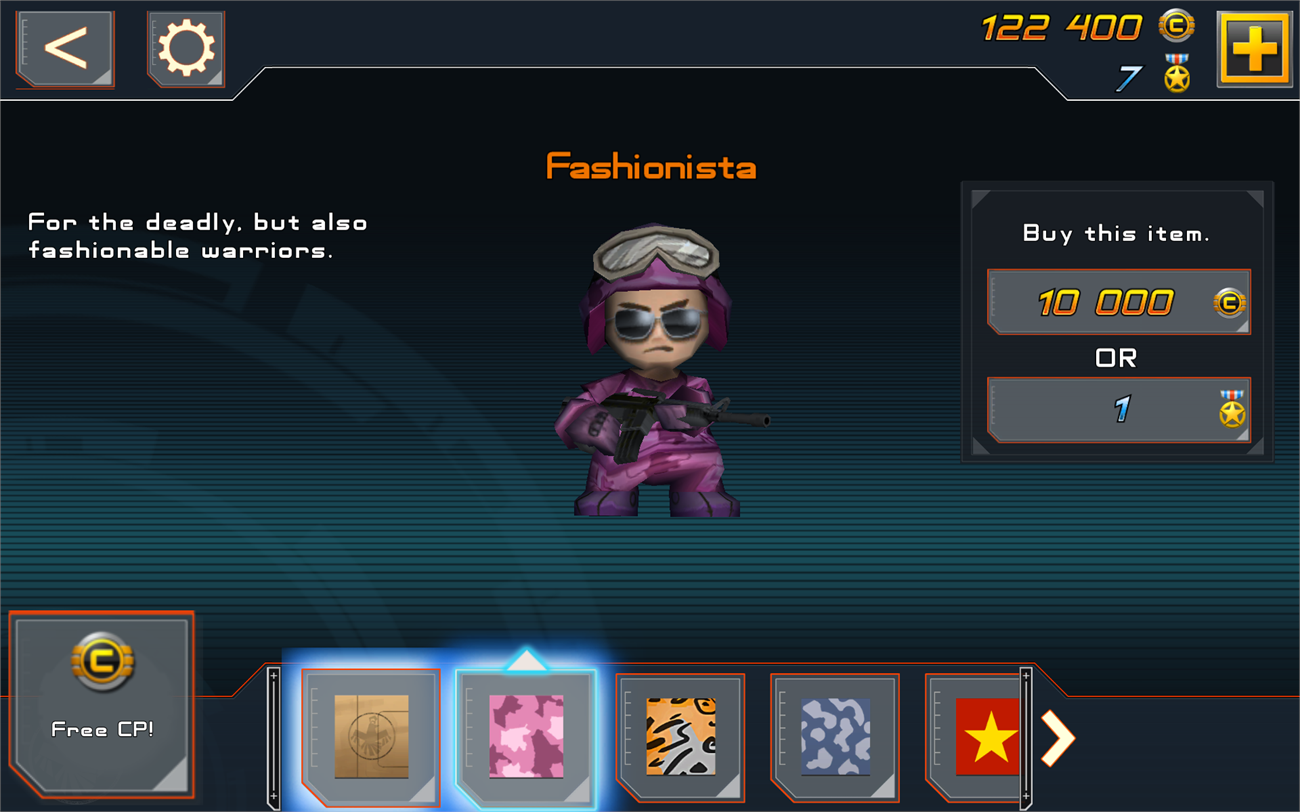Screen dimensions: 1300x812
Task: Select the tan emblem camo skin
Action: coord(371,736)
